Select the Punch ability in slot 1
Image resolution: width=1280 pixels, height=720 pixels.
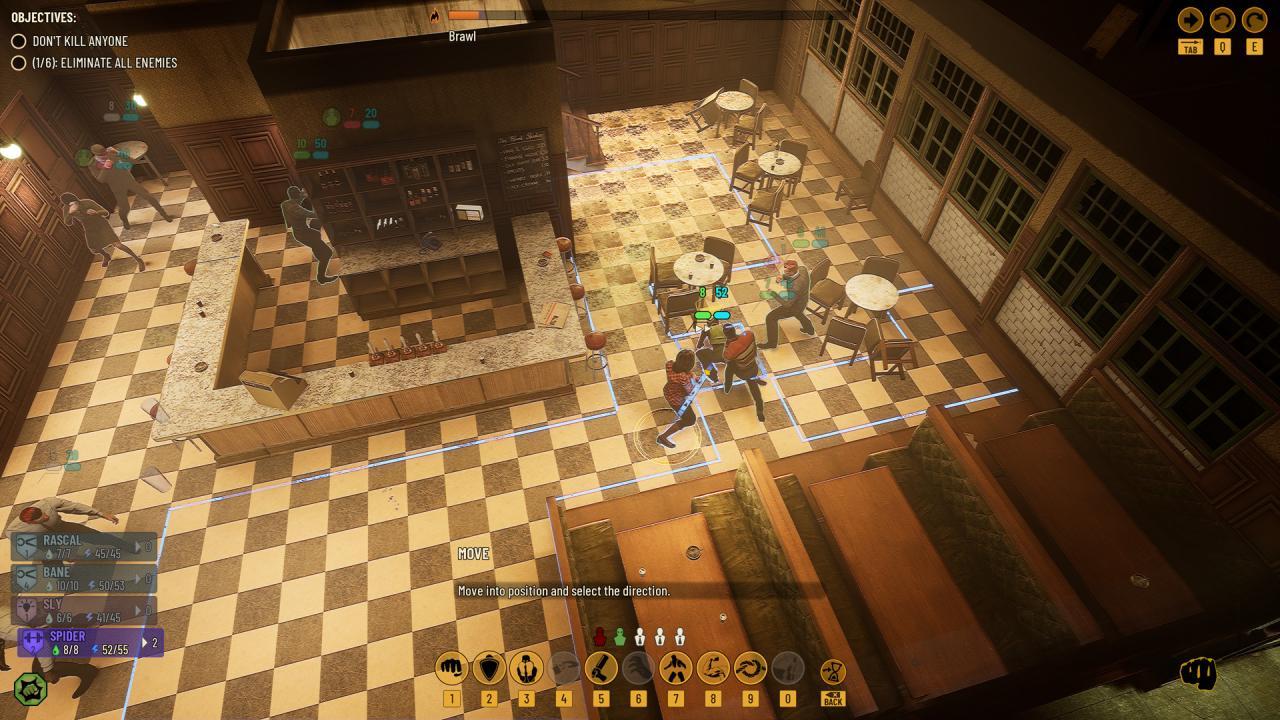pyautogui.click(x=451, y=666)
